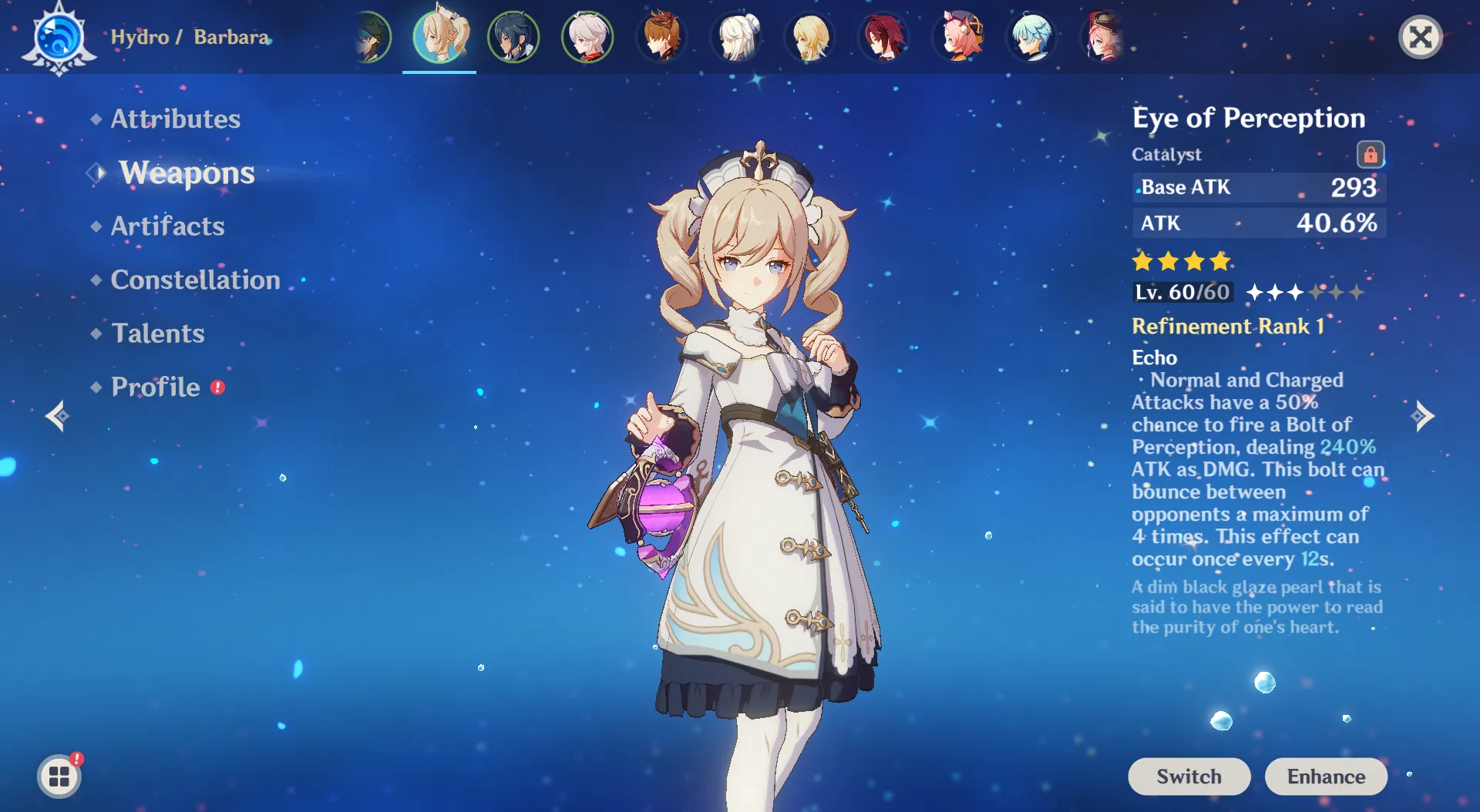The height and width of the screenshot is (812, 1480).
Task: Open Xingqiu's character details
Action: click(x=513, y=35)
